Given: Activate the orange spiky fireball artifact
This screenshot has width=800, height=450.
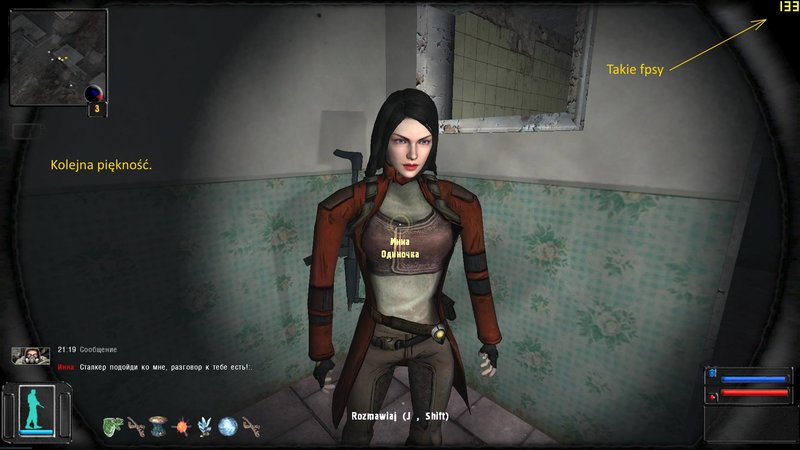Looking at the screenshot, I should click(x=181, y=426).
